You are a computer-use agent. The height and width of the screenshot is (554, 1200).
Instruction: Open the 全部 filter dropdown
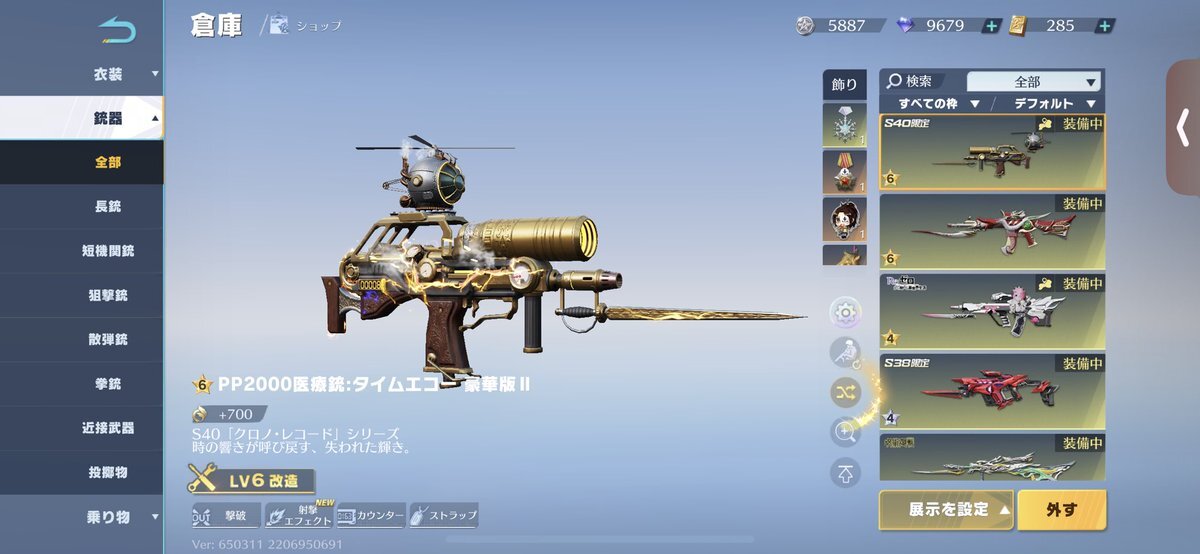tap(1035, 82)
